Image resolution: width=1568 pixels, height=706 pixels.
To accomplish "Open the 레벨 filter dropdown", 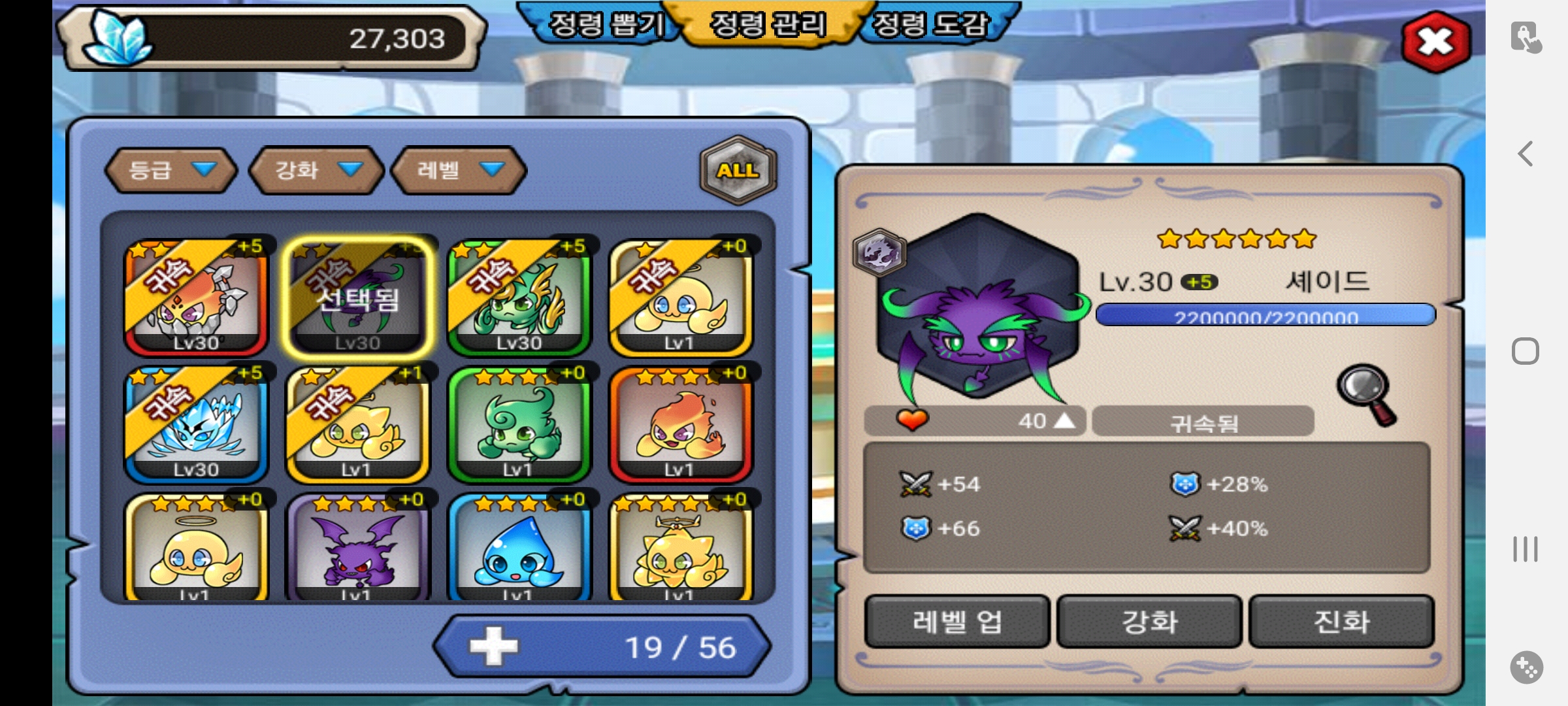I will pos(459,170).
